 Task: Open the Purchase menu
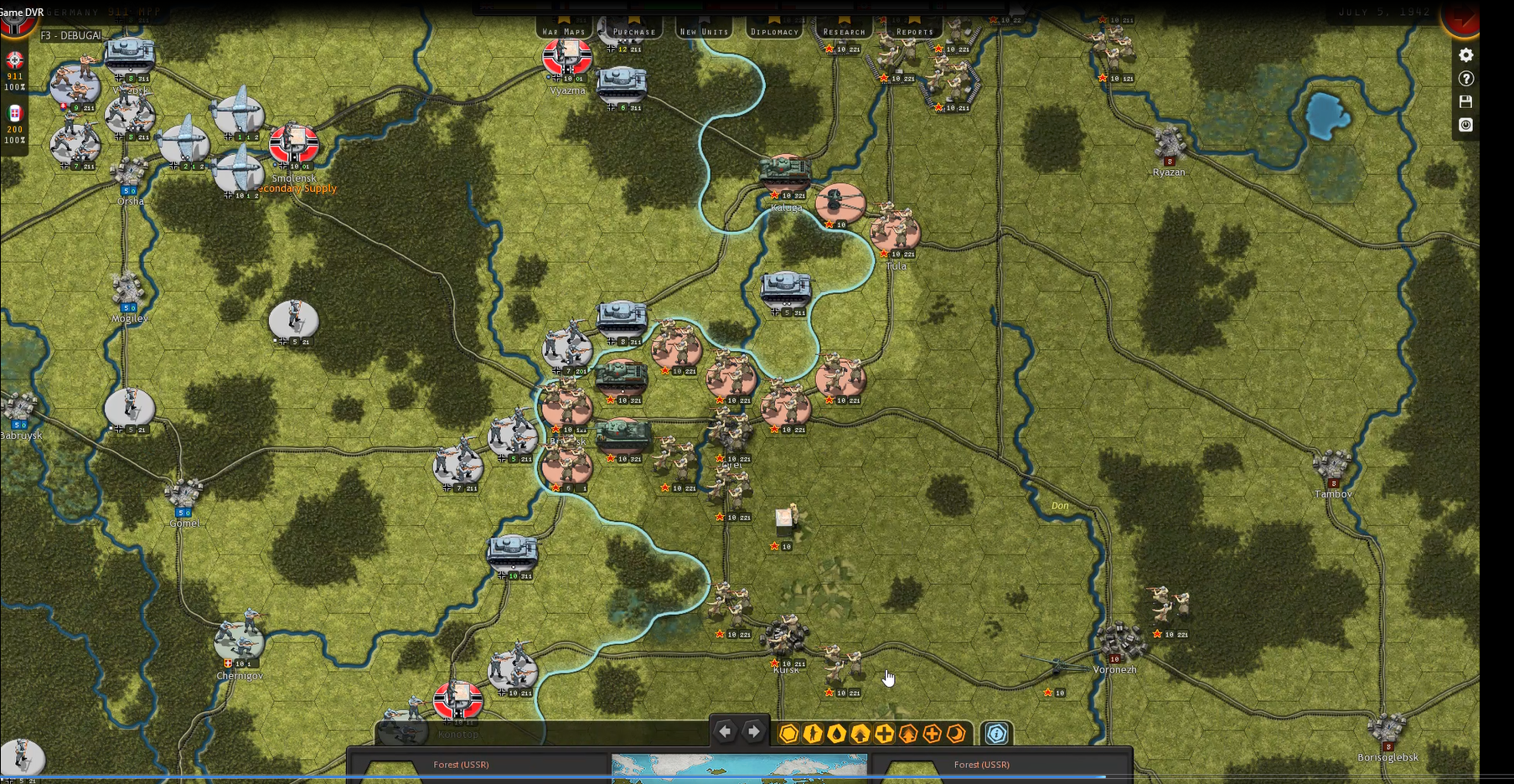(634, 31)
